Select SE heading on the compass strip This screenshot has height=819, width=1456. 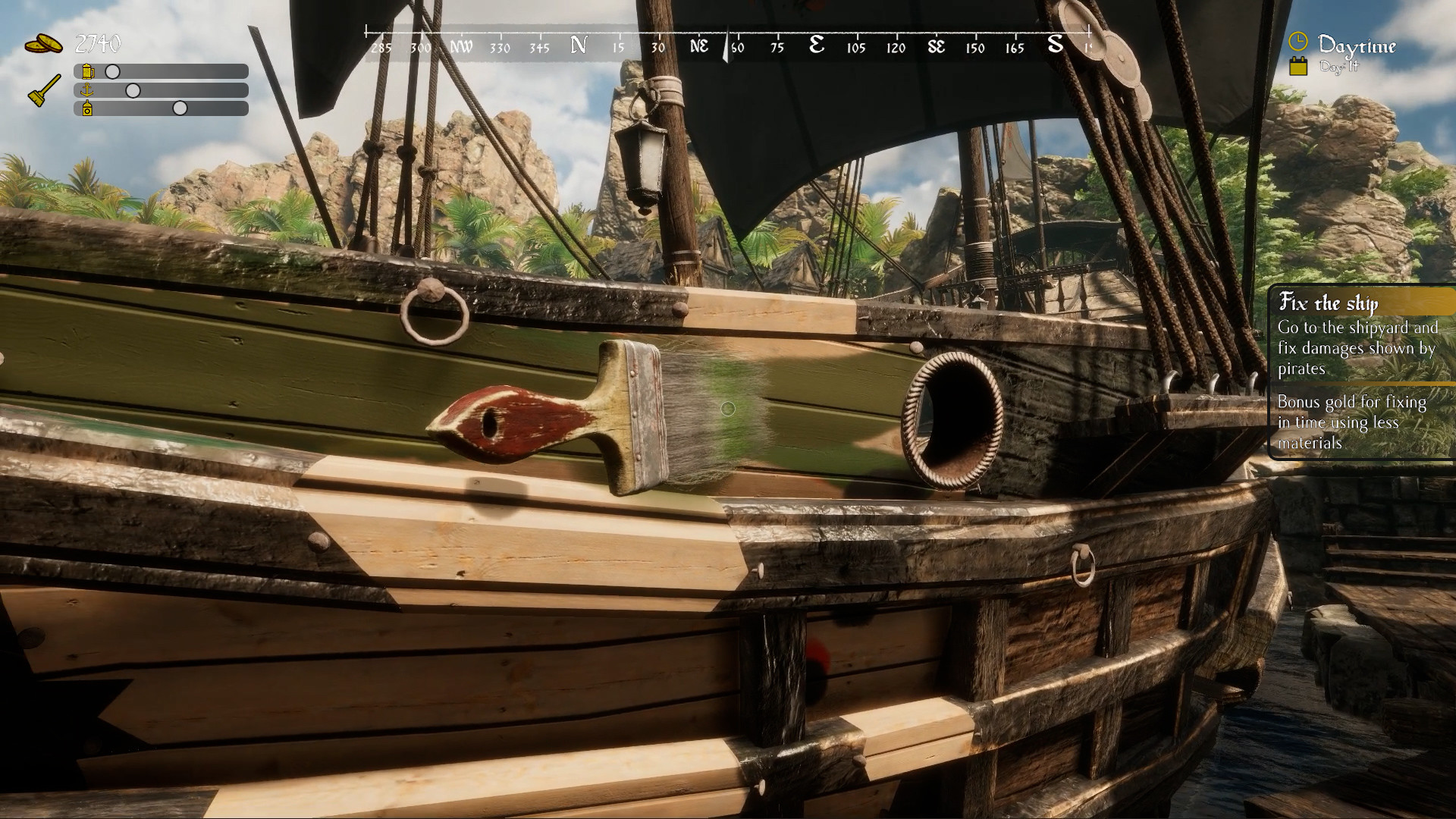click(x=938, y=46)
